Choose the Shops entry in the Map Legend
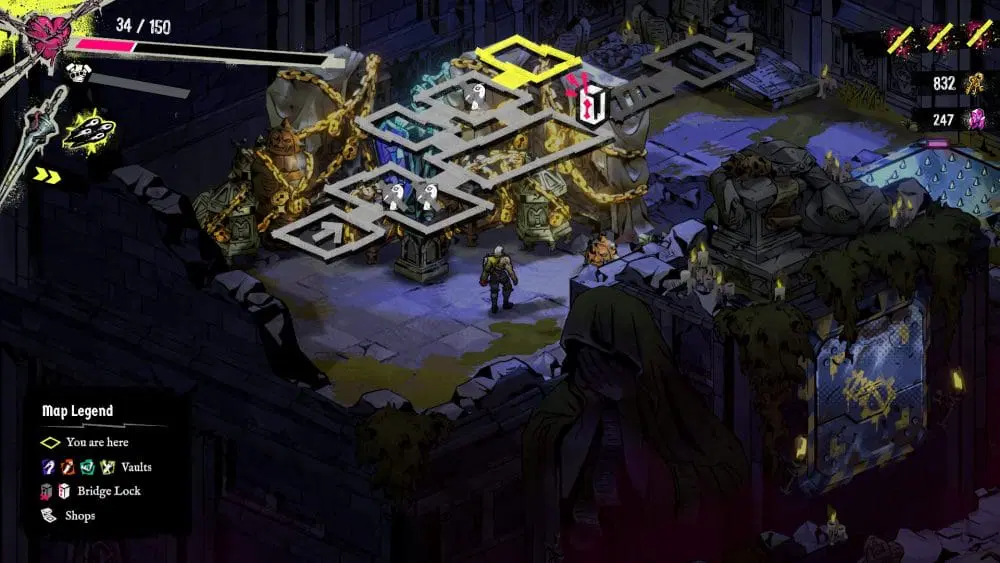The image size is (1000, 563). click(80, 516)
